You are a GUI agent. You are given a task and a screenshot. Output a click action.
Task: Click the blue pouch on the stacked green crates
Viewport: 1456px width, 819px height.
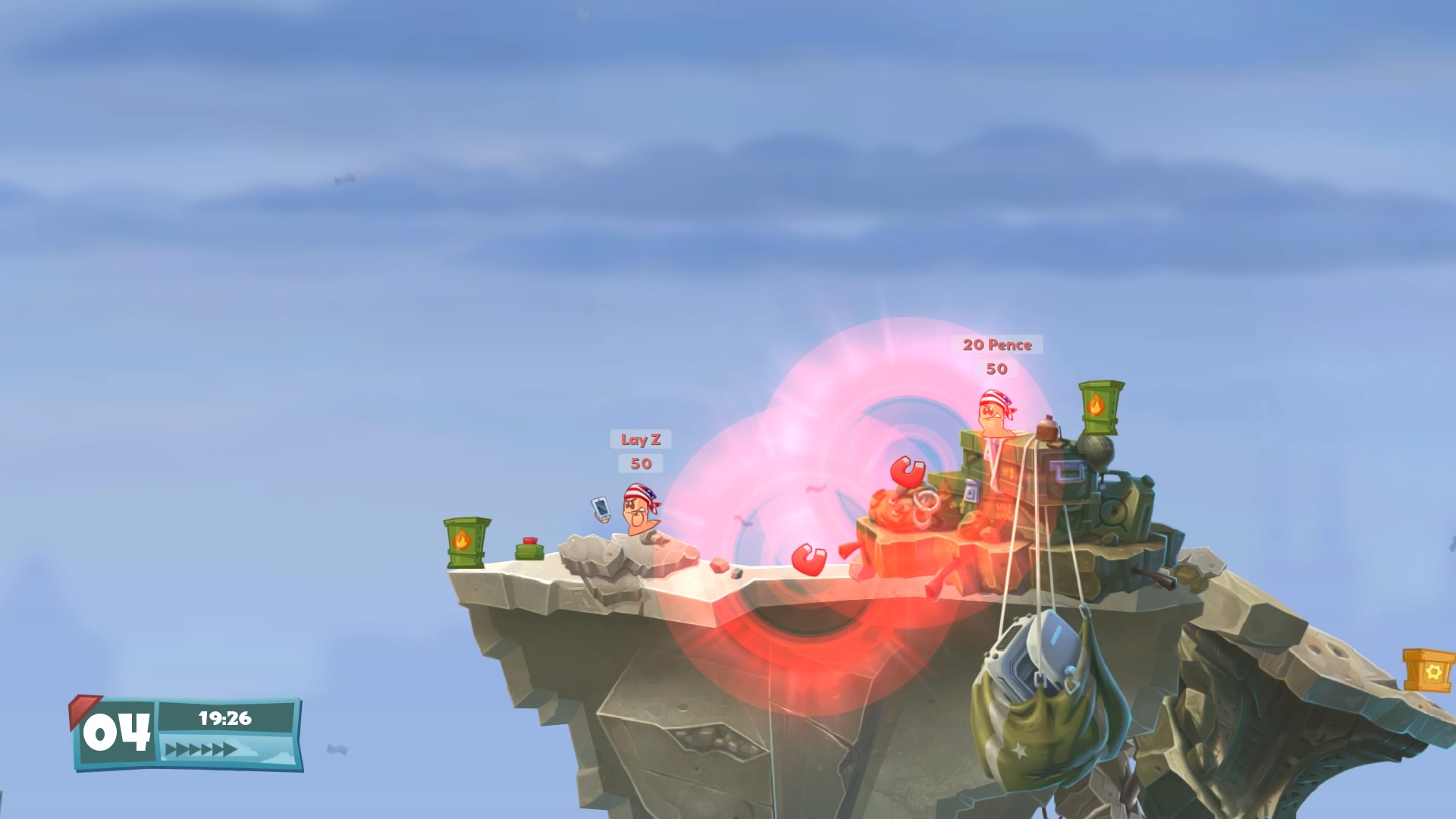971,490
